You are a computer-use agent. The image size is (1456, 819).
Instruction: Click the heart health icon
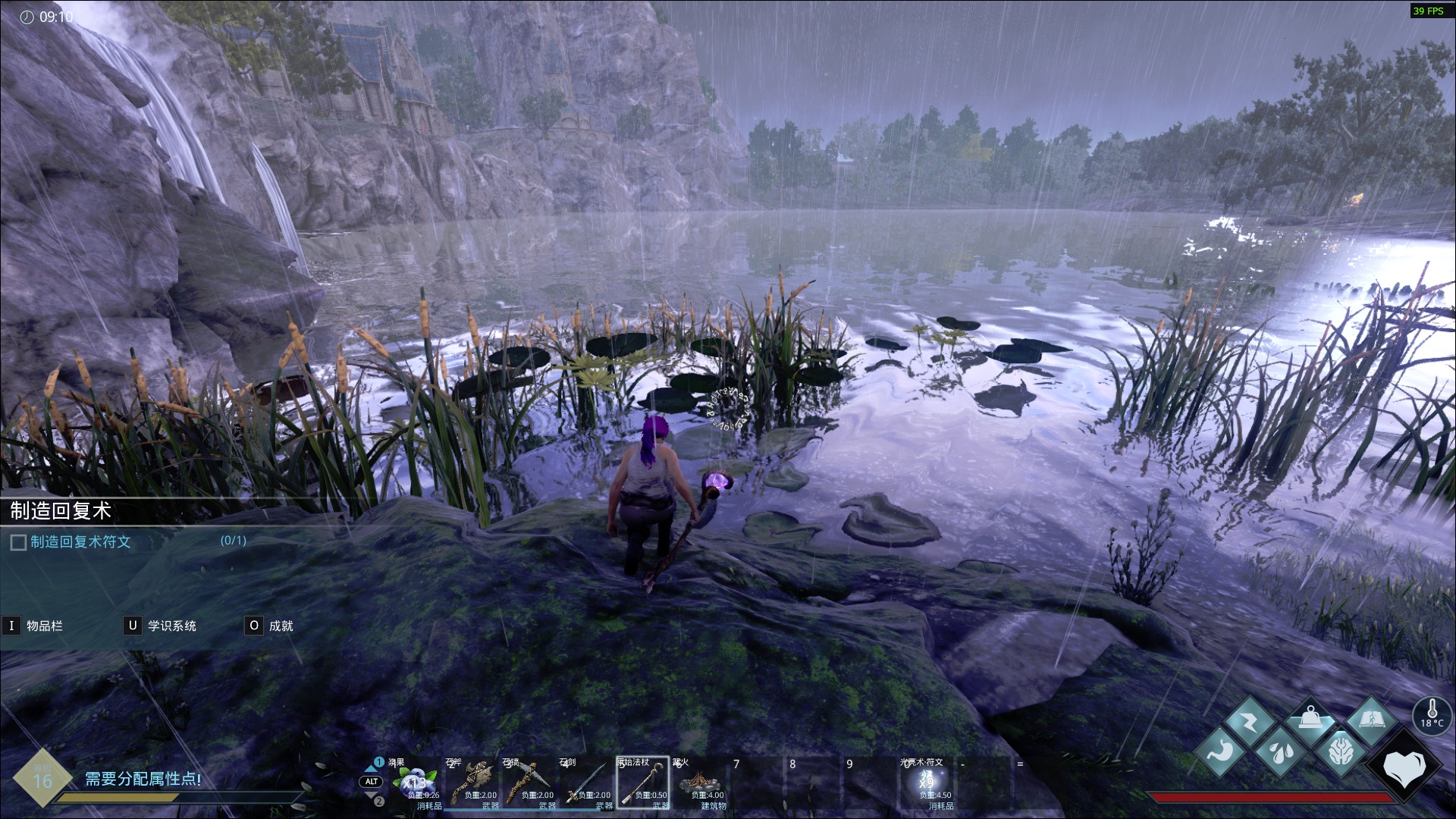1404,767
